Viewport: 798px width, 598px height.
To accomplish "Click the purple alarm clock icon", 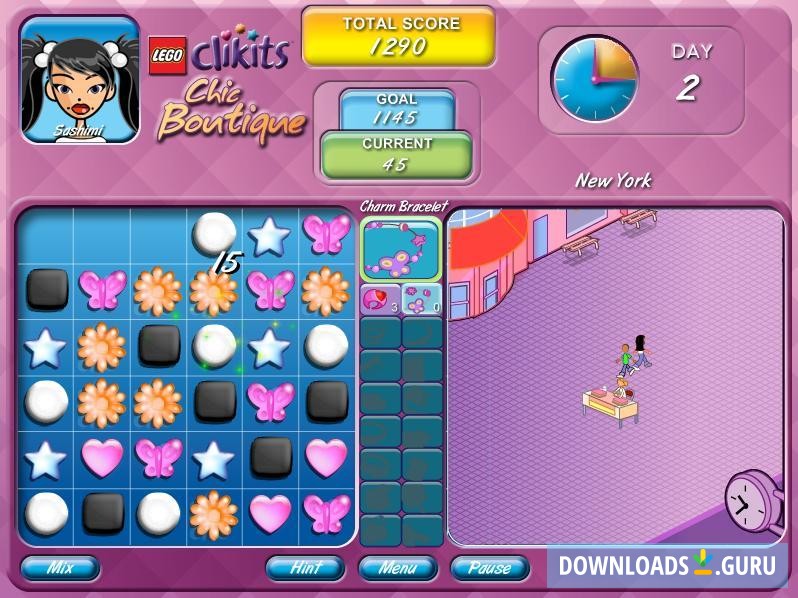I will [x=752, y=502].
